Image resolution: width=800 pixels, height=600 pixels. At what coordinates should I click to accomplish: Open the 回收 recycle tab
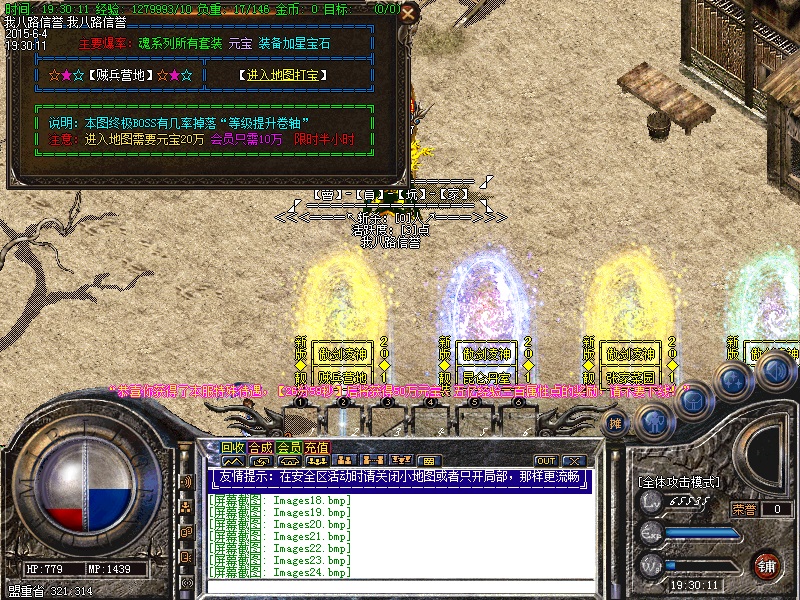[x=233, y=447]
